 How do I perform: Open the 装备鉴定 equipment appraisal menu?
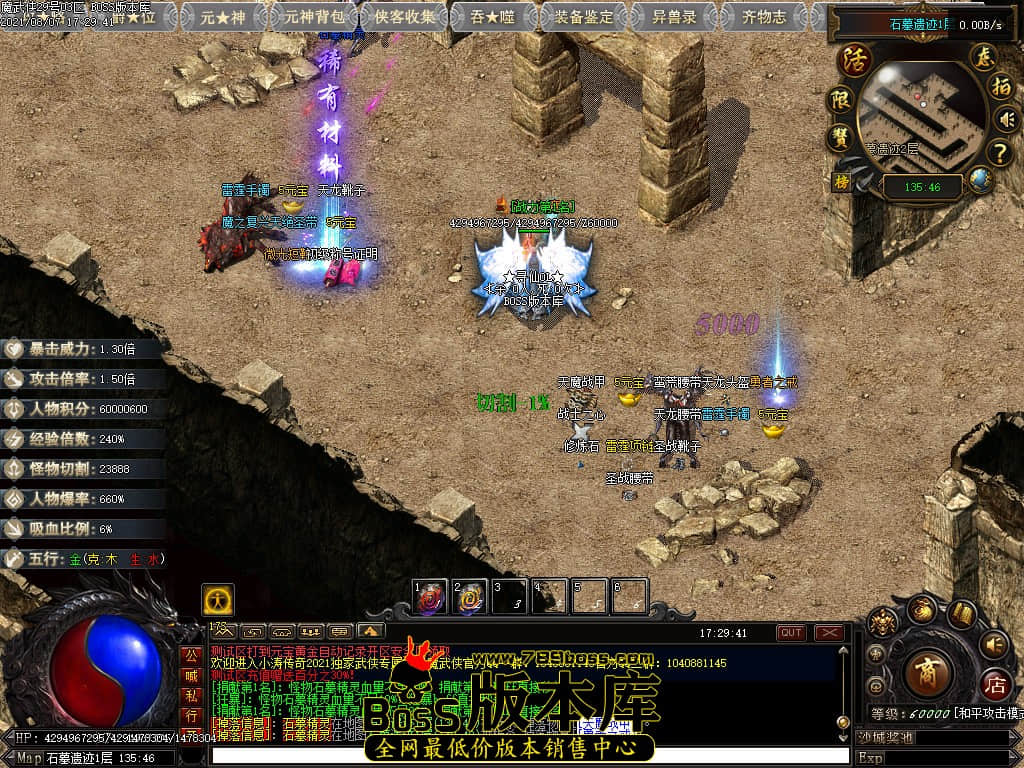pos(585,17)
